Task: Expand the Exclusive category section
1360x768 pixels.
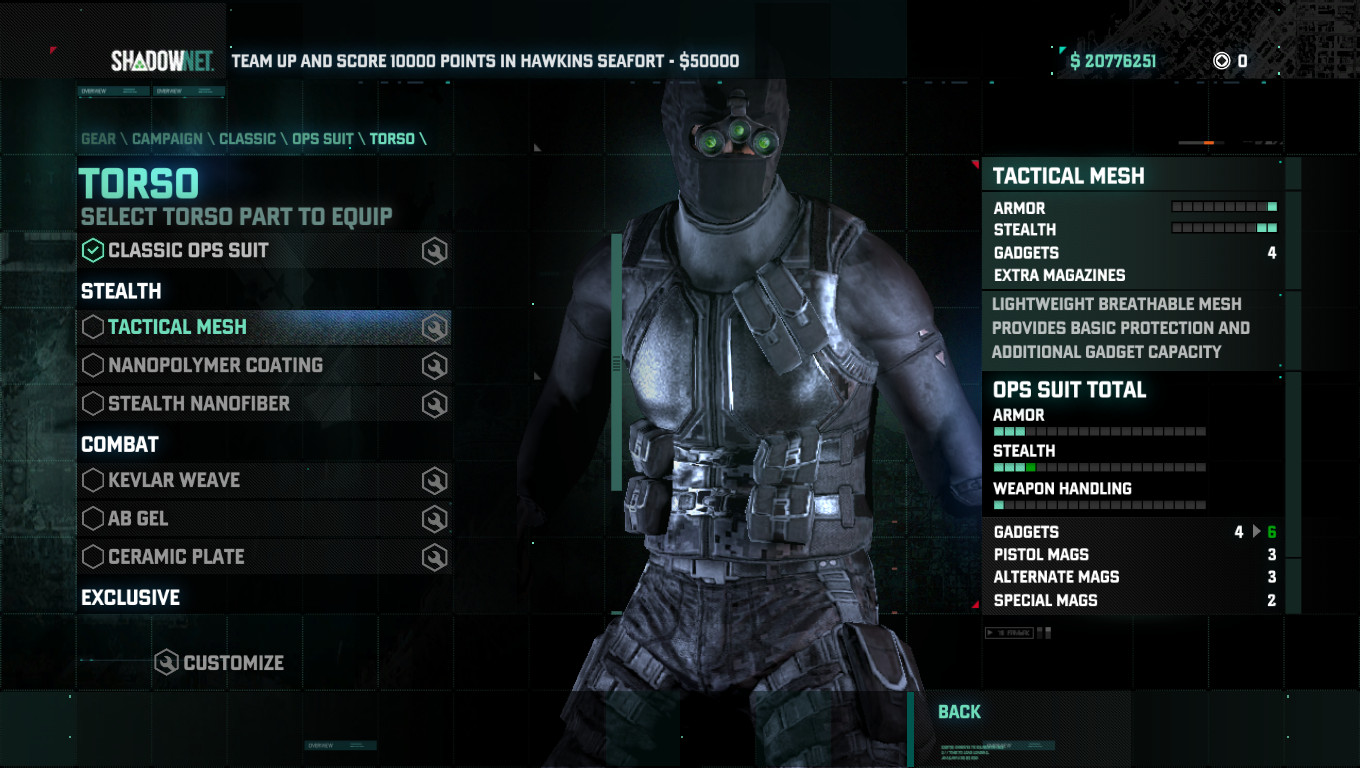Action: coord(129,597)
